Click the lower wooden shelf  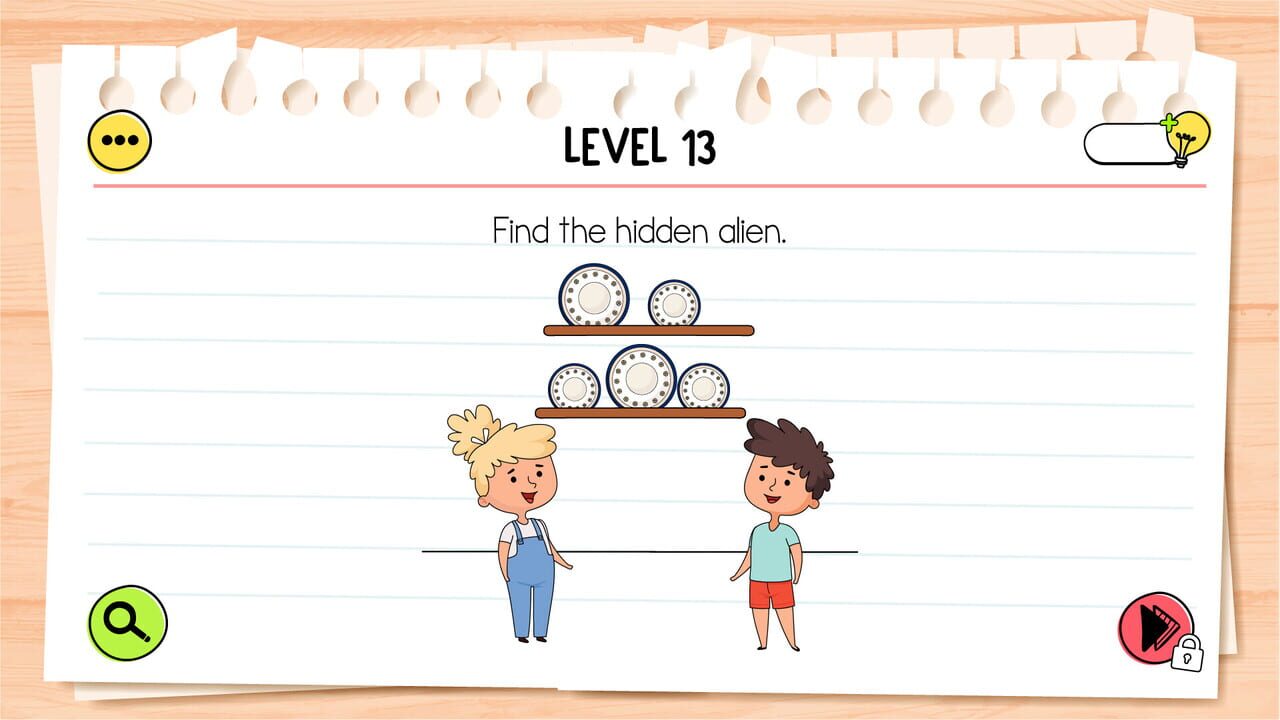(x=641, y=414)
